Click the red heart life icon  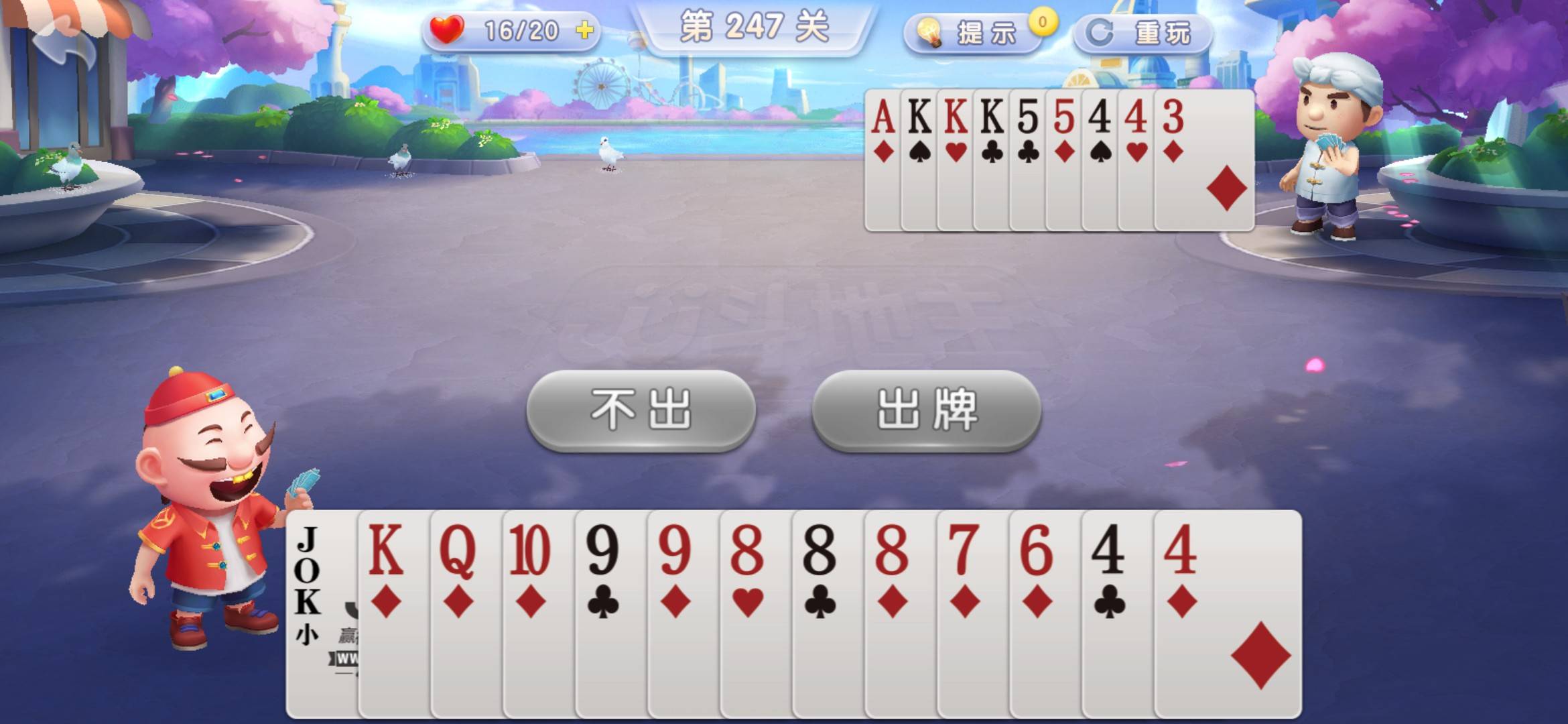click(x=448, y=29)
